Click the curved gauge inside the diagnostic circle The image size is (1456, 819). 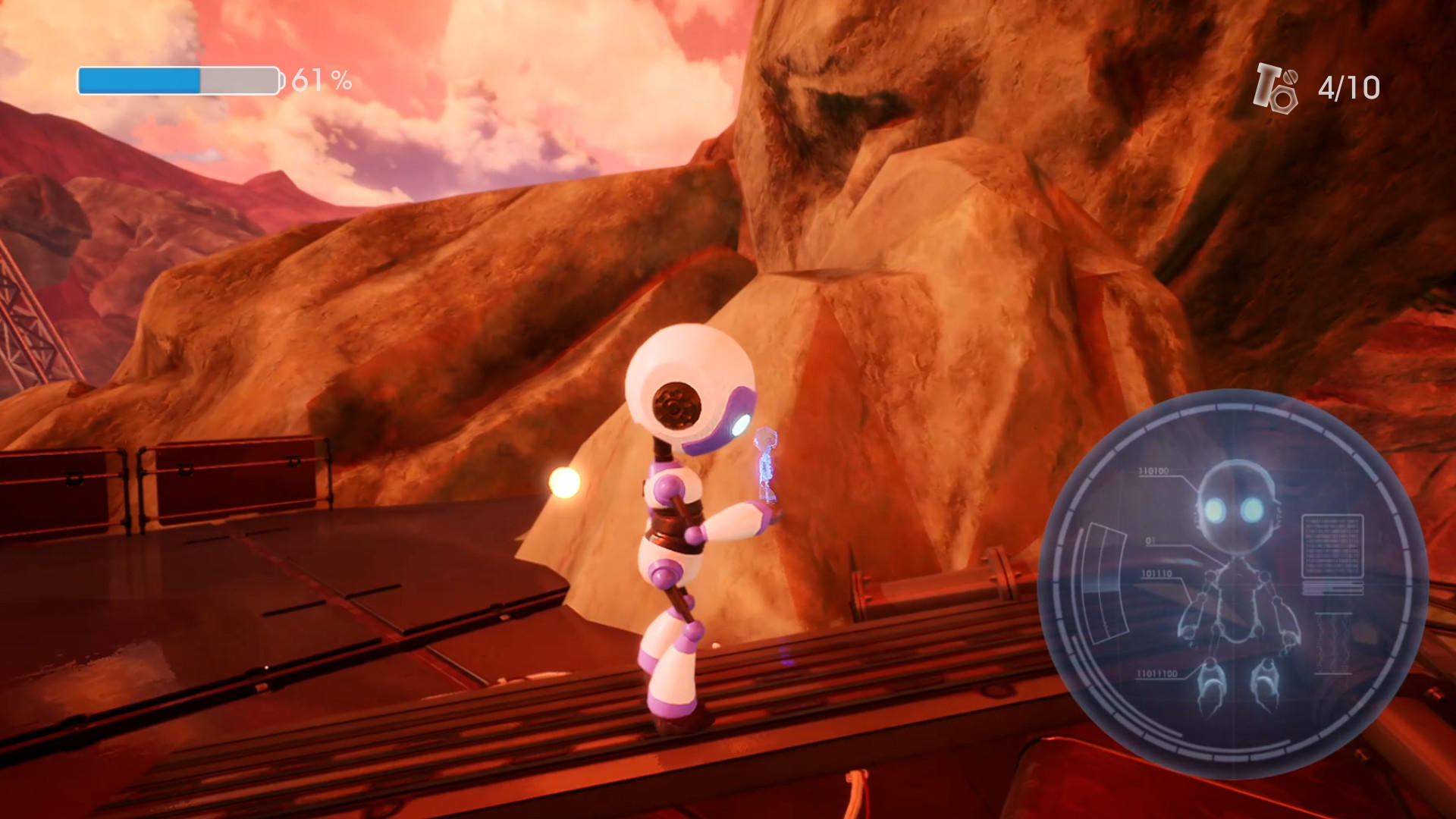(x=1105, y=580)
